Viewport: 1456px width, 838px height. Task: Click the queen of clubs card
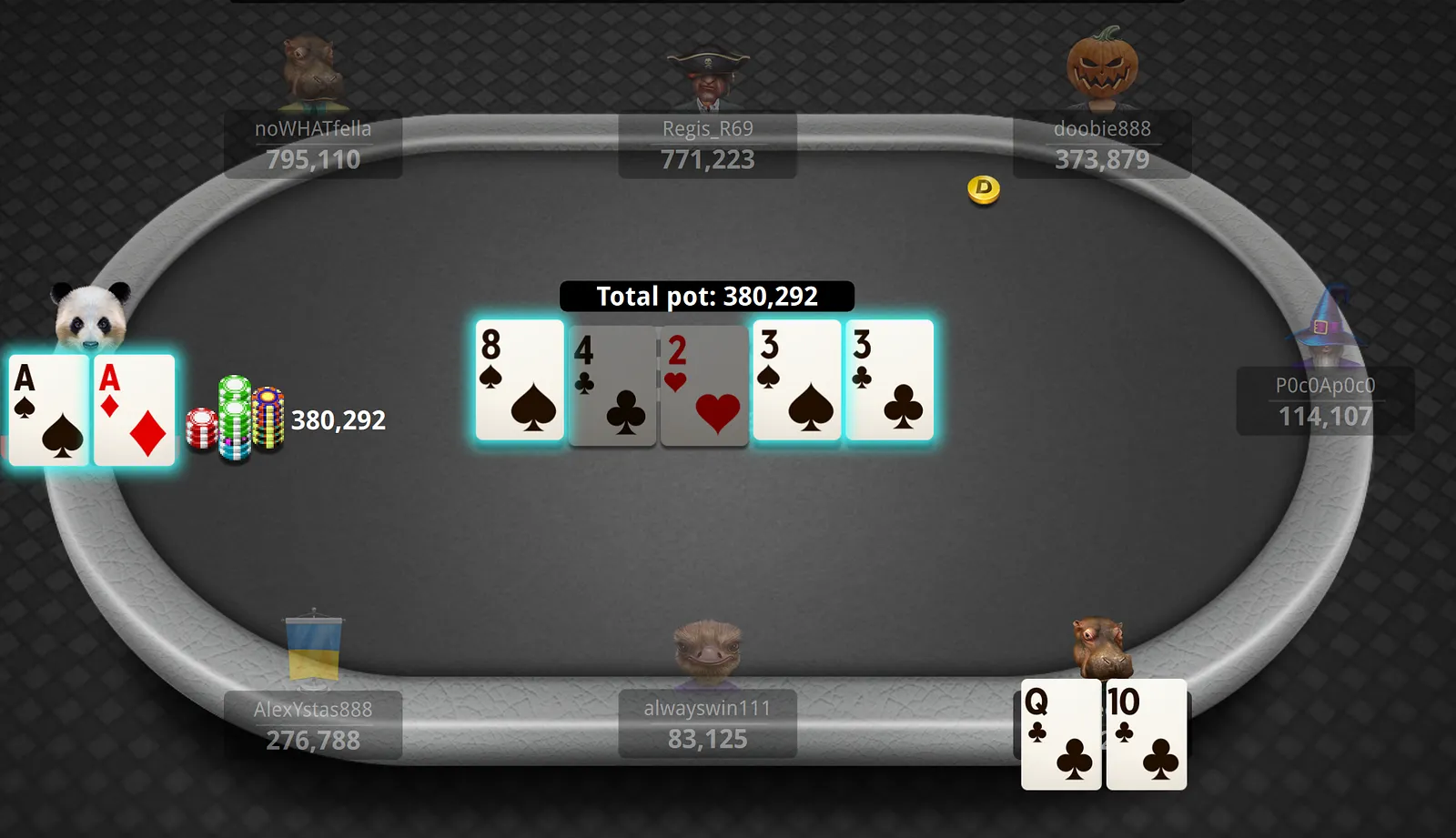pos(1061,734)
